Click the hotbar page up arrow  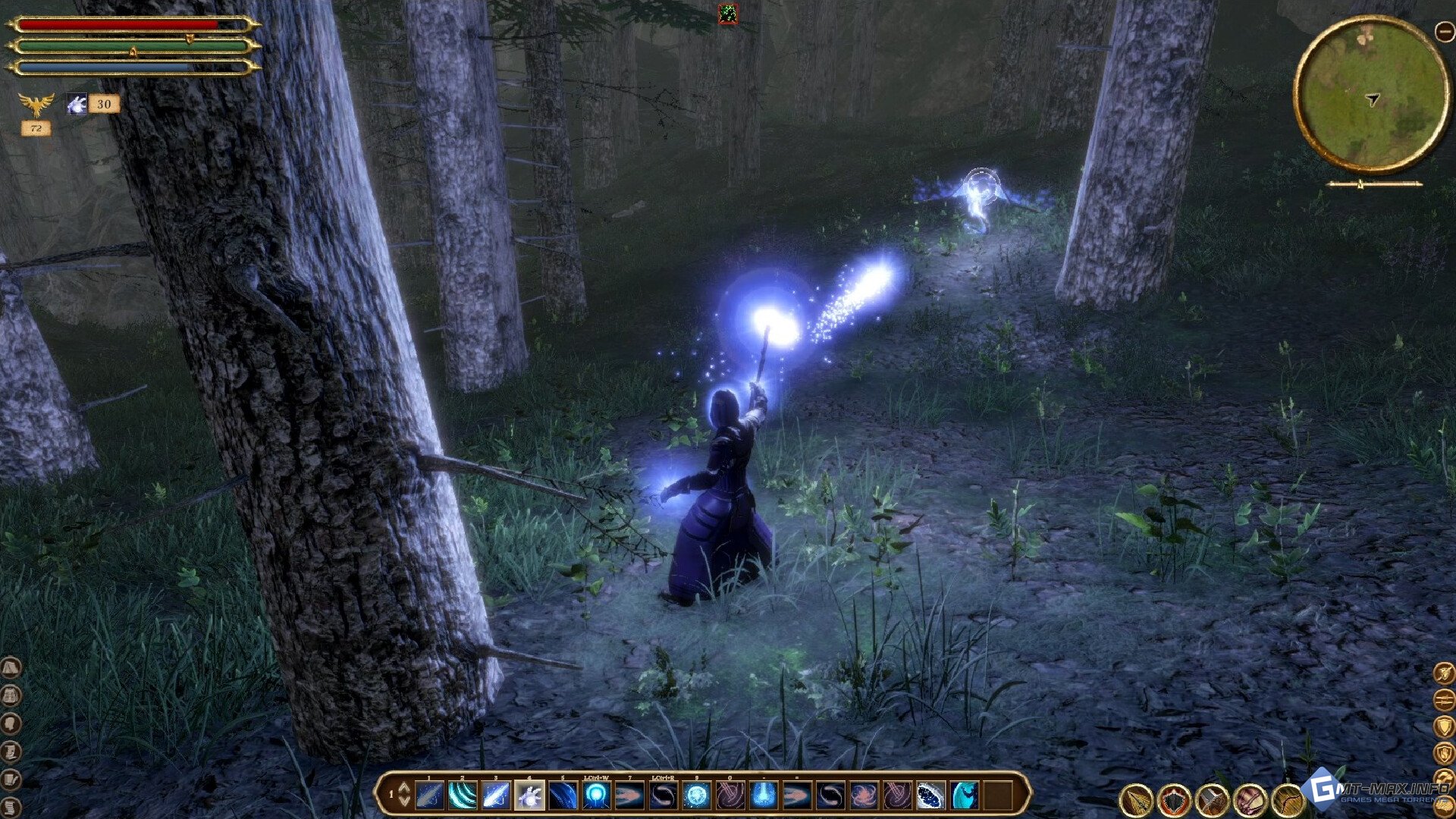pos(404,787)
